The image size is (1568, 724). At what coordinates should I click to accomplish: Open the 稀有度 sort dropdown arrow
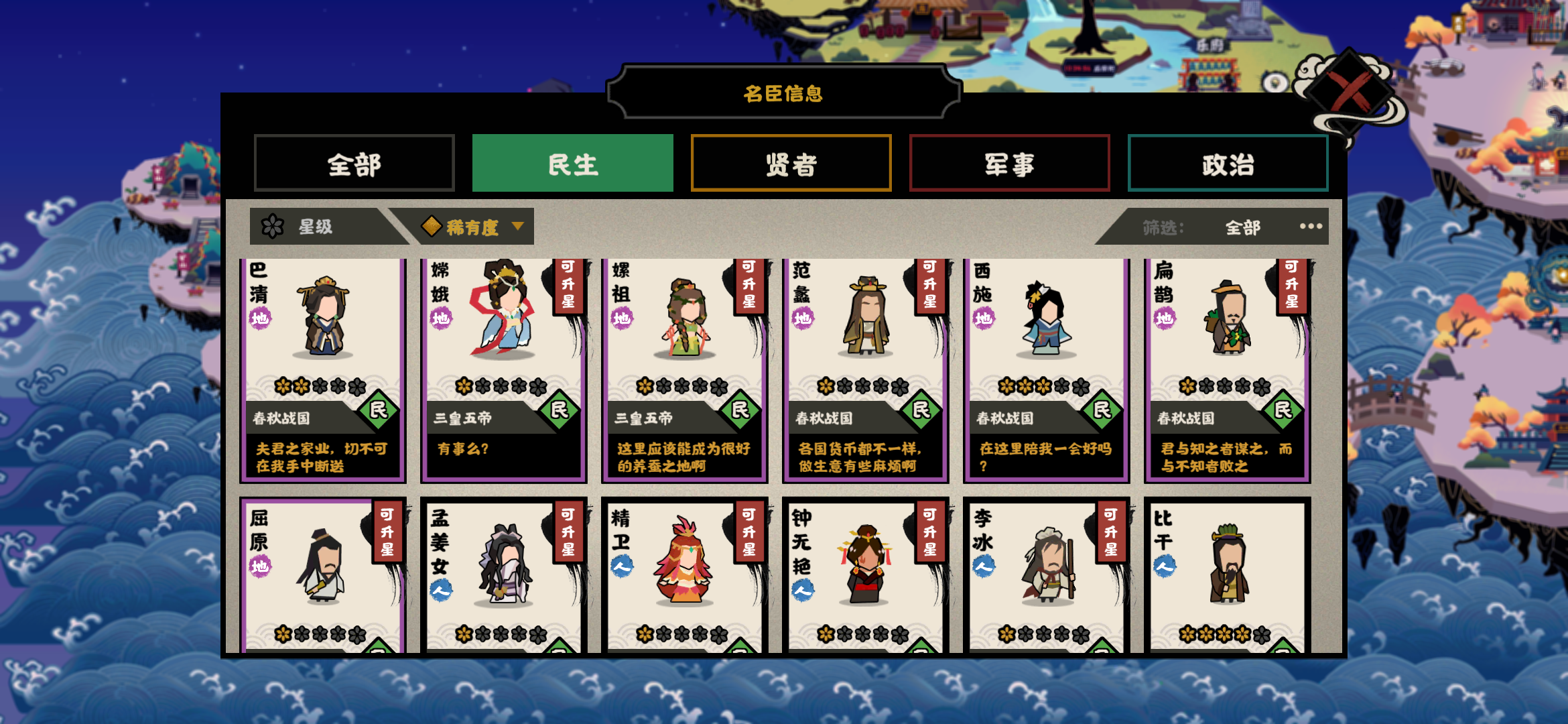pos(517,227)
